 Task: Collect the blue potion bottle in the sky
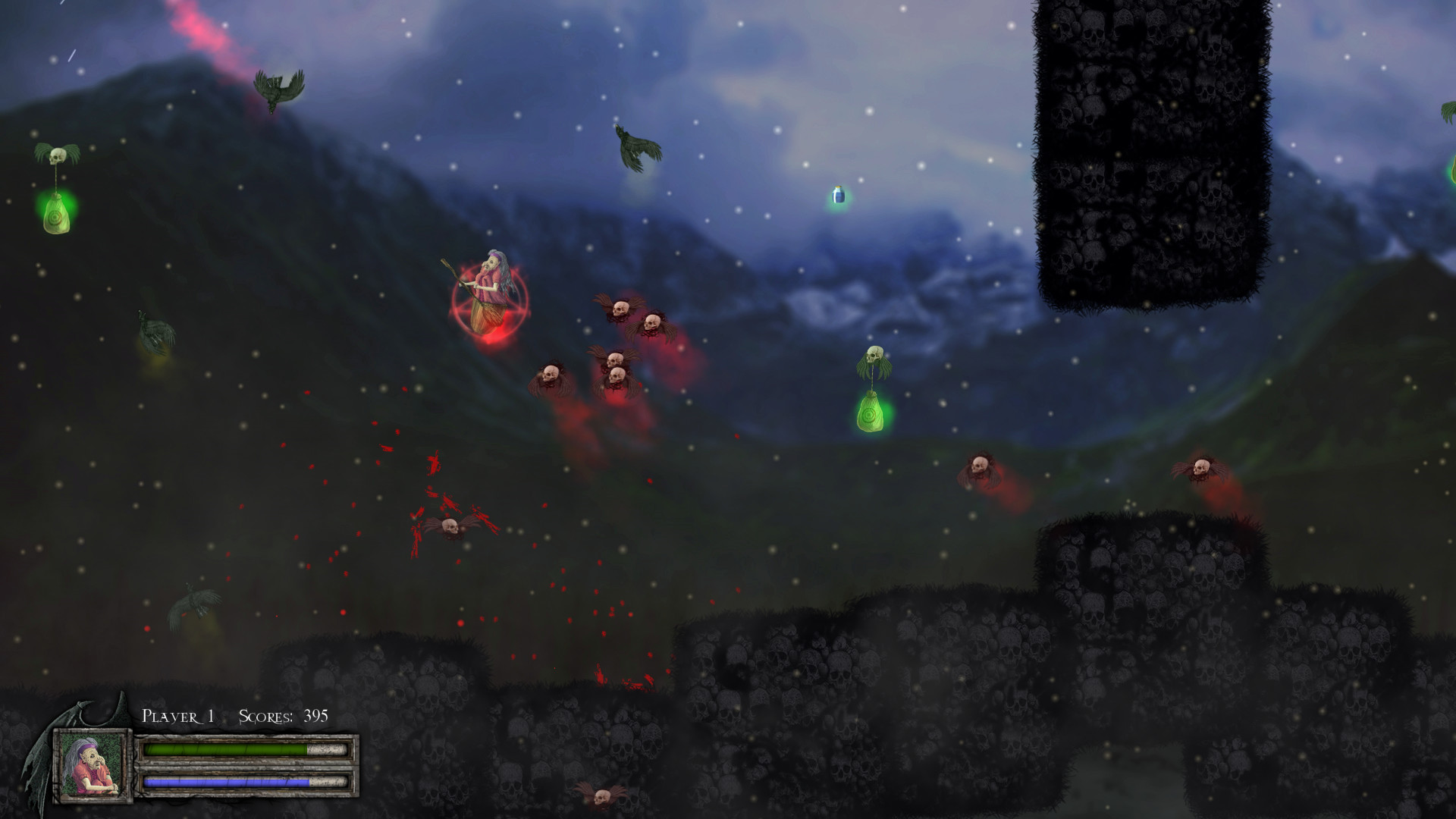tap(839, 196)
